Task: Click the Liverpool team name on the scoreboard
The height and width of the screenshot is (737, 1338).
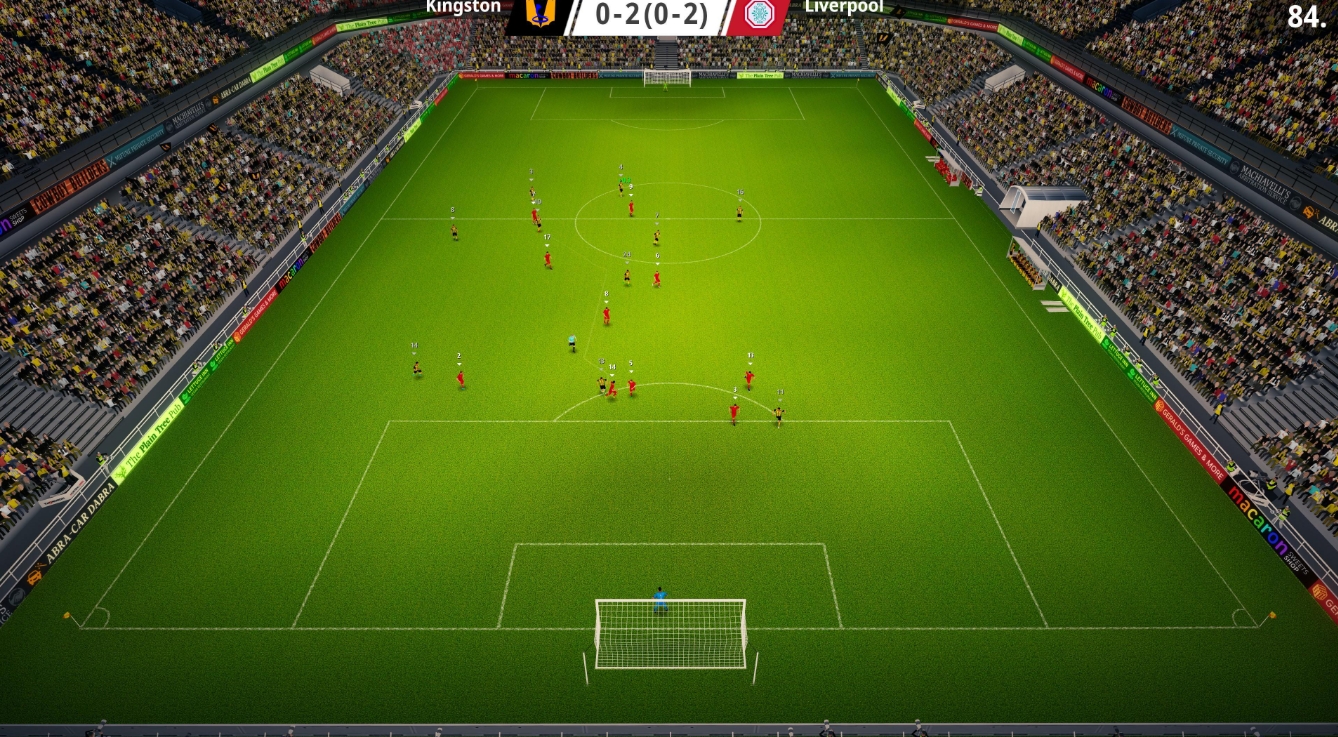Action: tap(843, 9)
